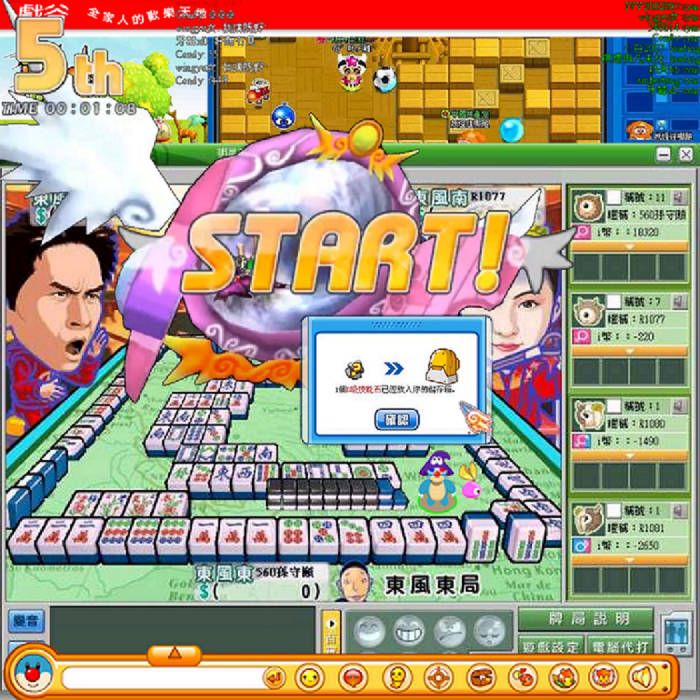This screenshot has width=700, height=700.
Task: Confirm the item storage popup with 確認
Action: pyautogui.click(x=396, y=420)
